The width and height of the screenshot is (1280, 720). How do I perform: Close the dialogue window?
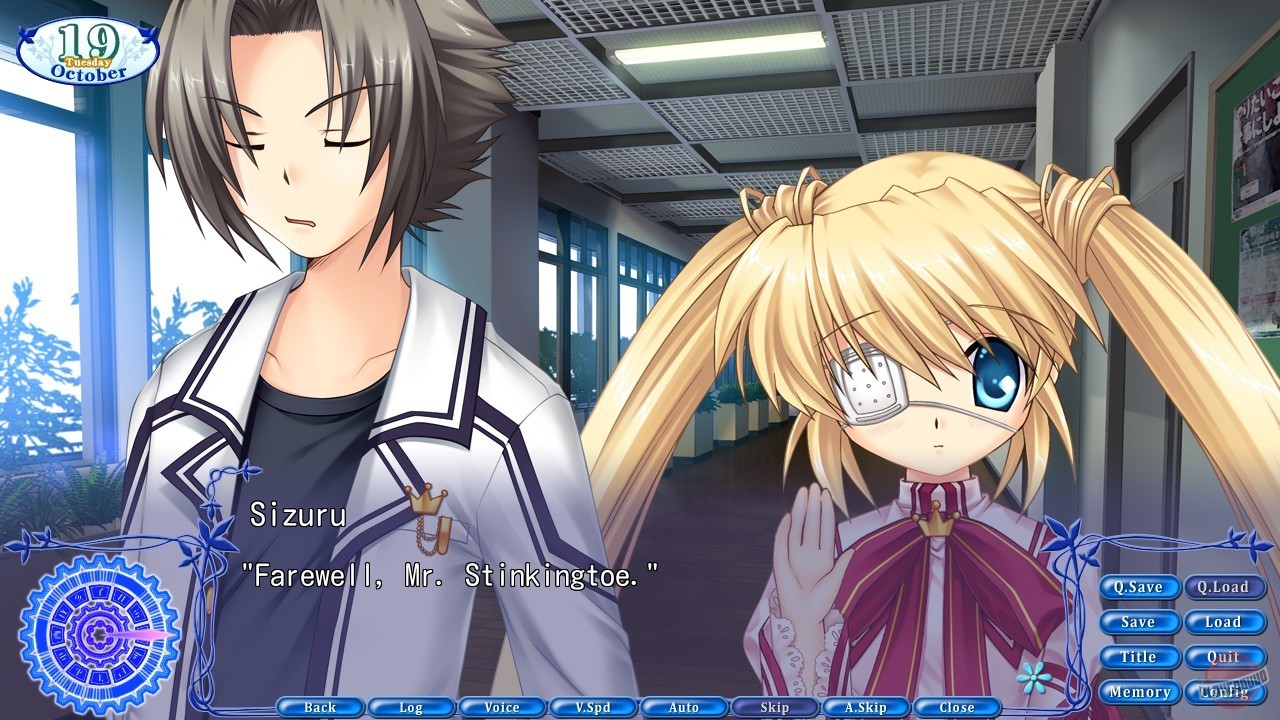pos(956,707)
